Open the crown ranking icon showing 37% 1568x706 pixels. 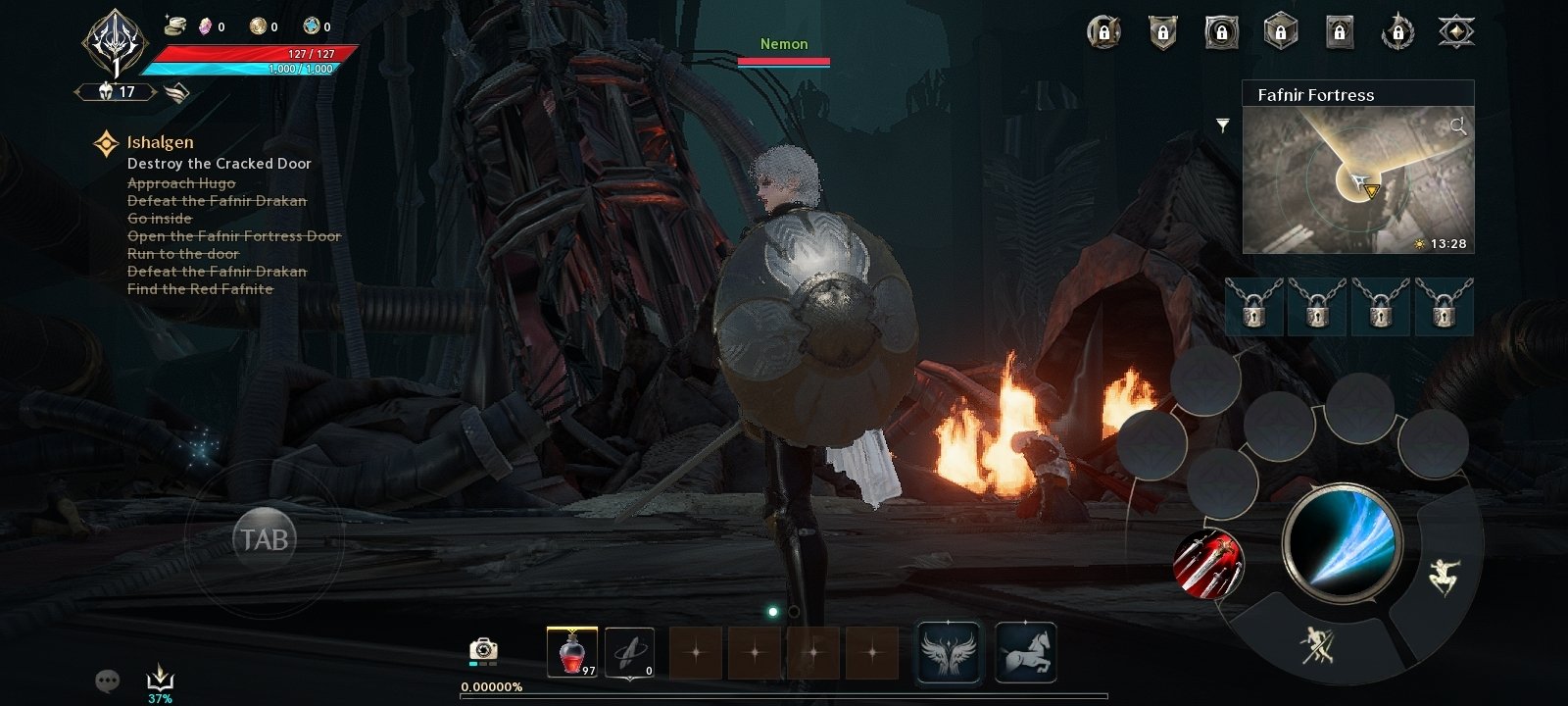coord(160,678)
